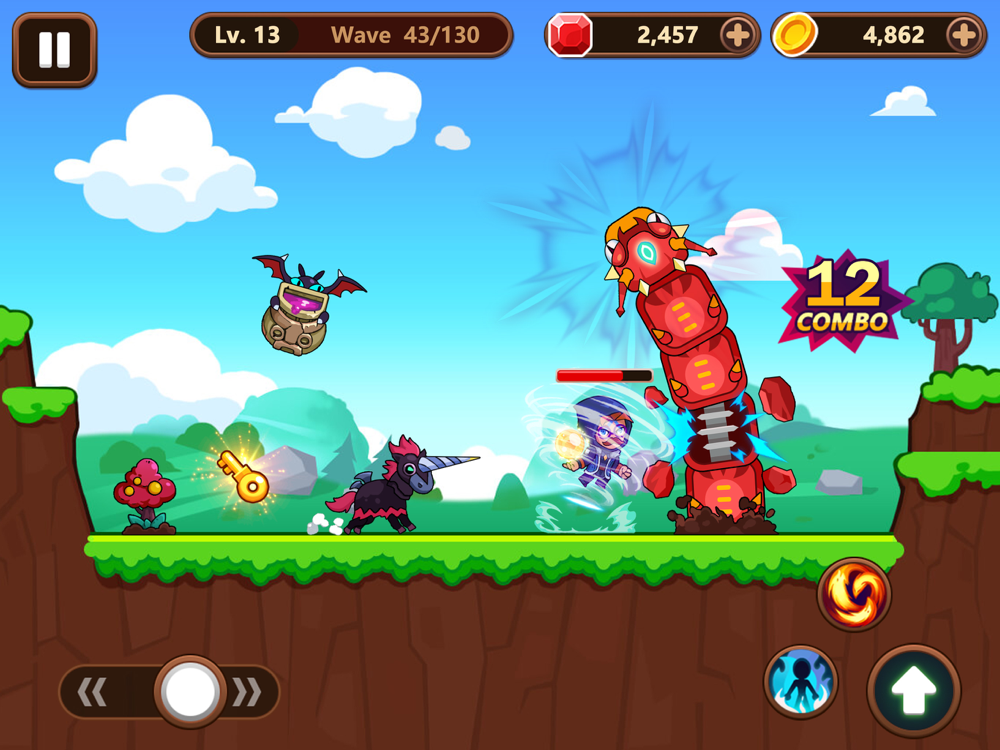Add more red gems with plus button
The image size is (1000, 750).
click(737, 36)
